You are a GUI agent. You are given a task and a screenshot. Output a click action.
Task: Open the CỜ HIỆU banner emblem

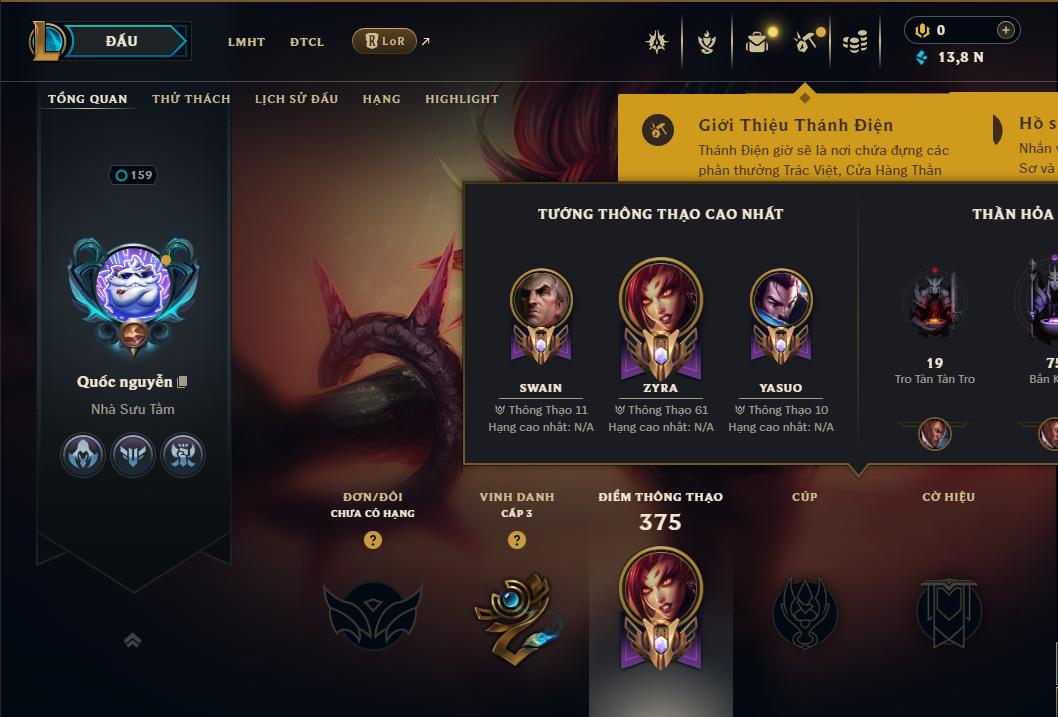coord(948,612)
